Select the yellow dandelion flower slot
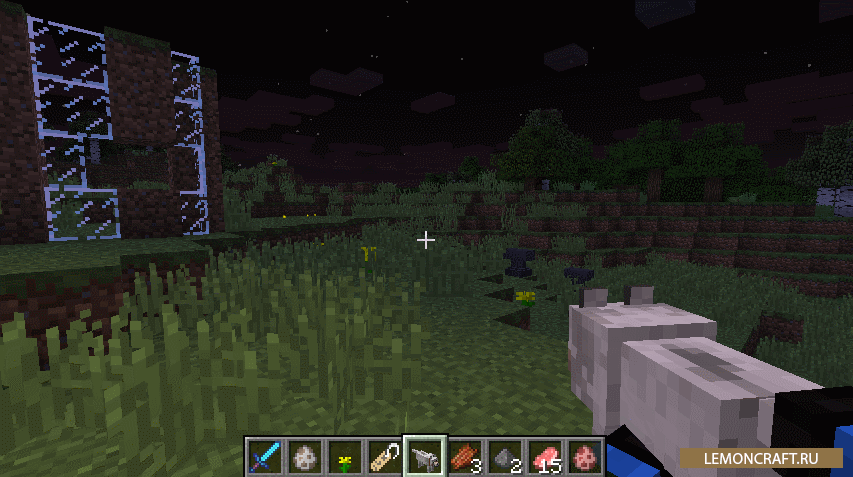This screenshot has width=853, height=477. click(344, 456)
